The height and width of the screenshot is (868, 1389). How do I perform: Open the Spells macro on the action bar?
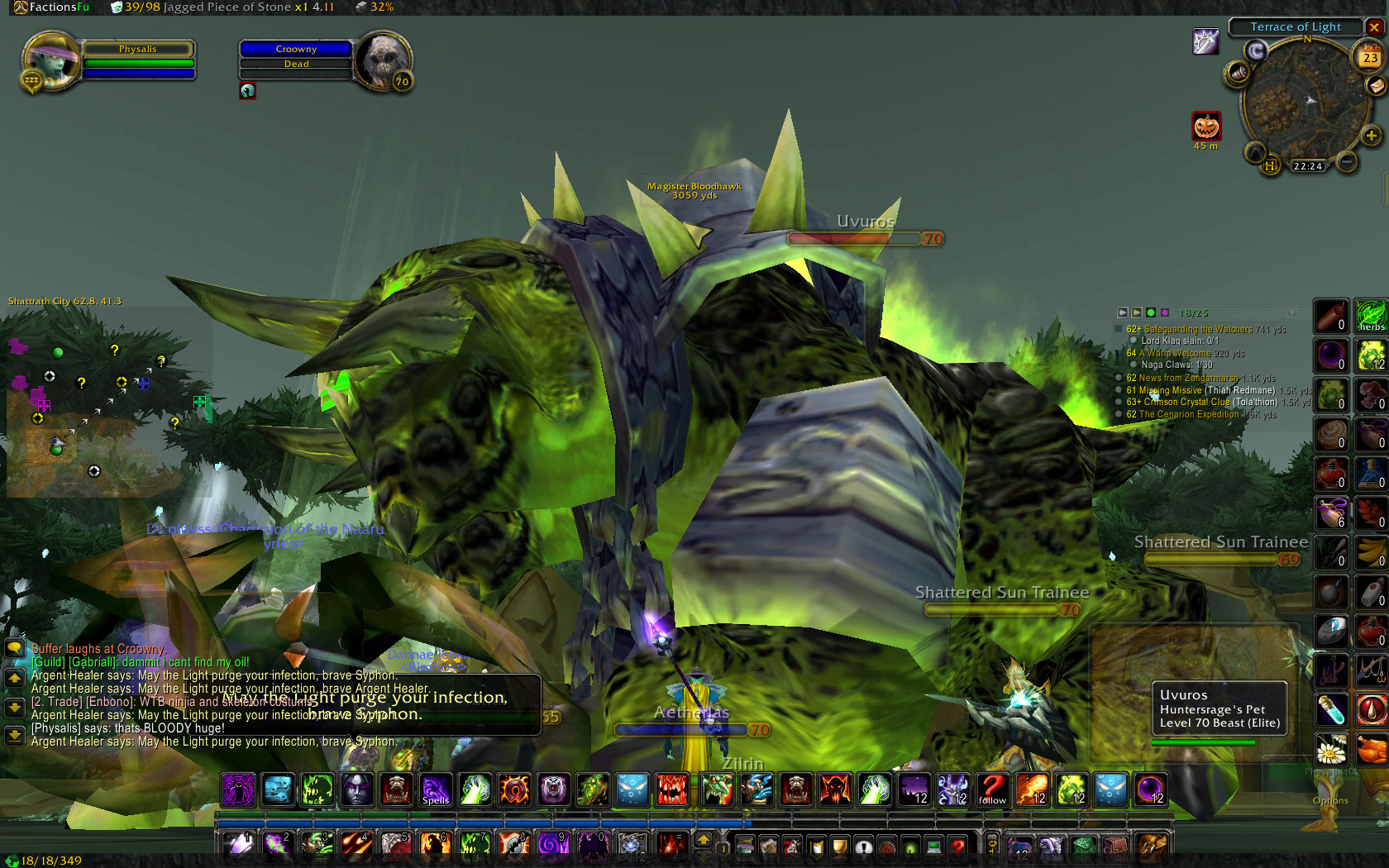click(x=436, y=789)
